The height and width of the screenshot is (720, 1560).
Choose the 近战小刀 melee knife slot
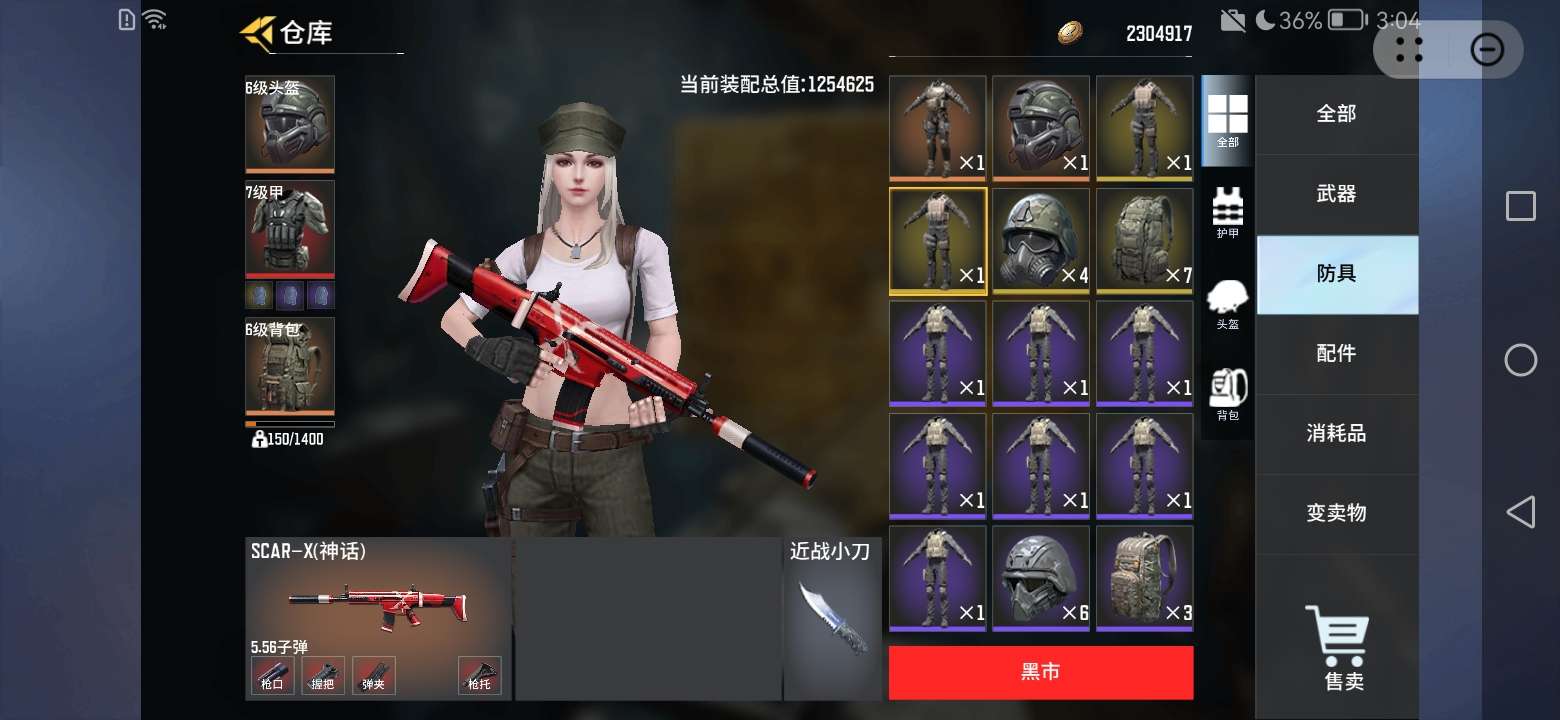(x=832, y=618)
